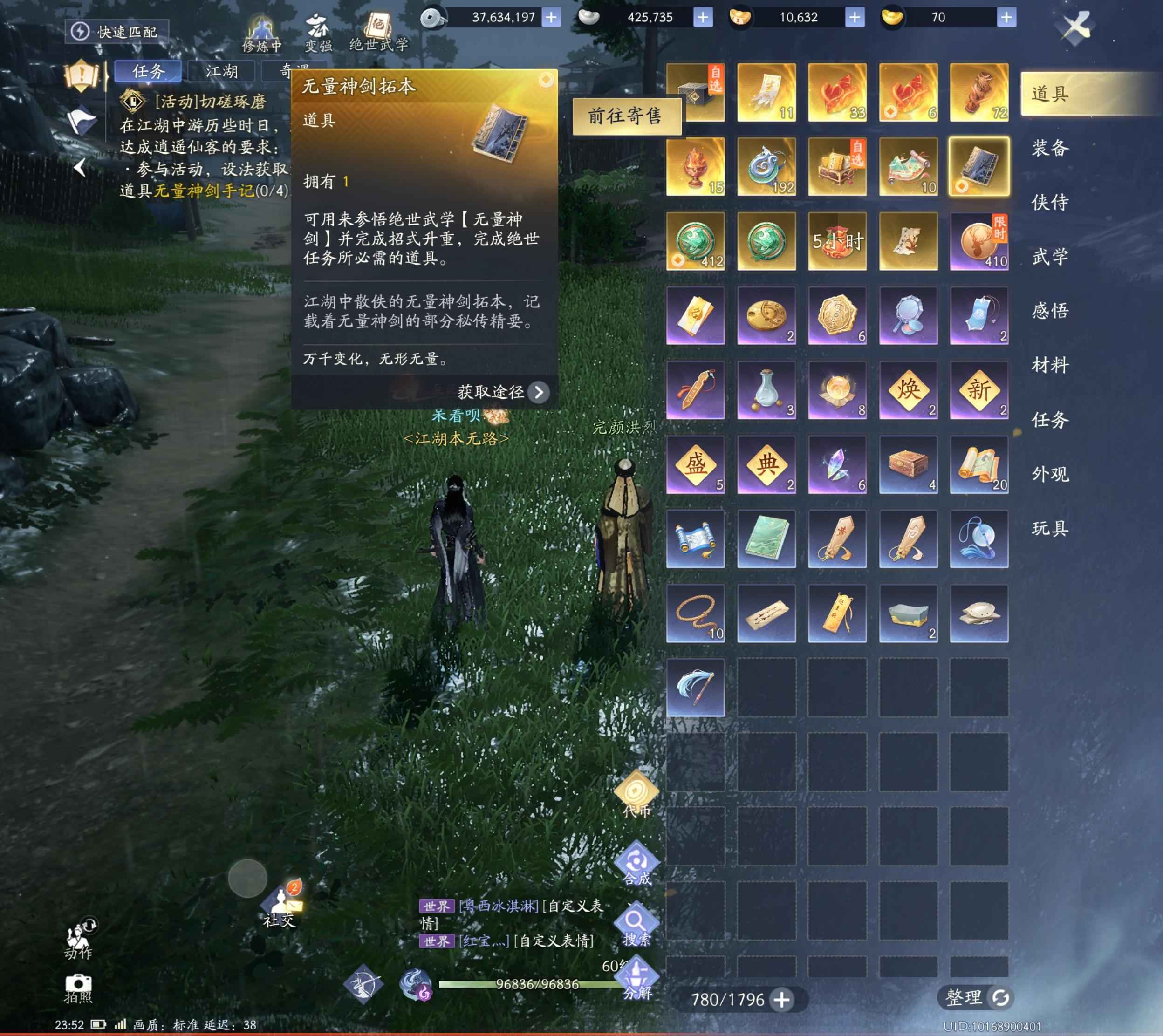Viewport: 1163px width, 1036px height.
Task: Open the 搜索 search function
Action: [636, 926]
